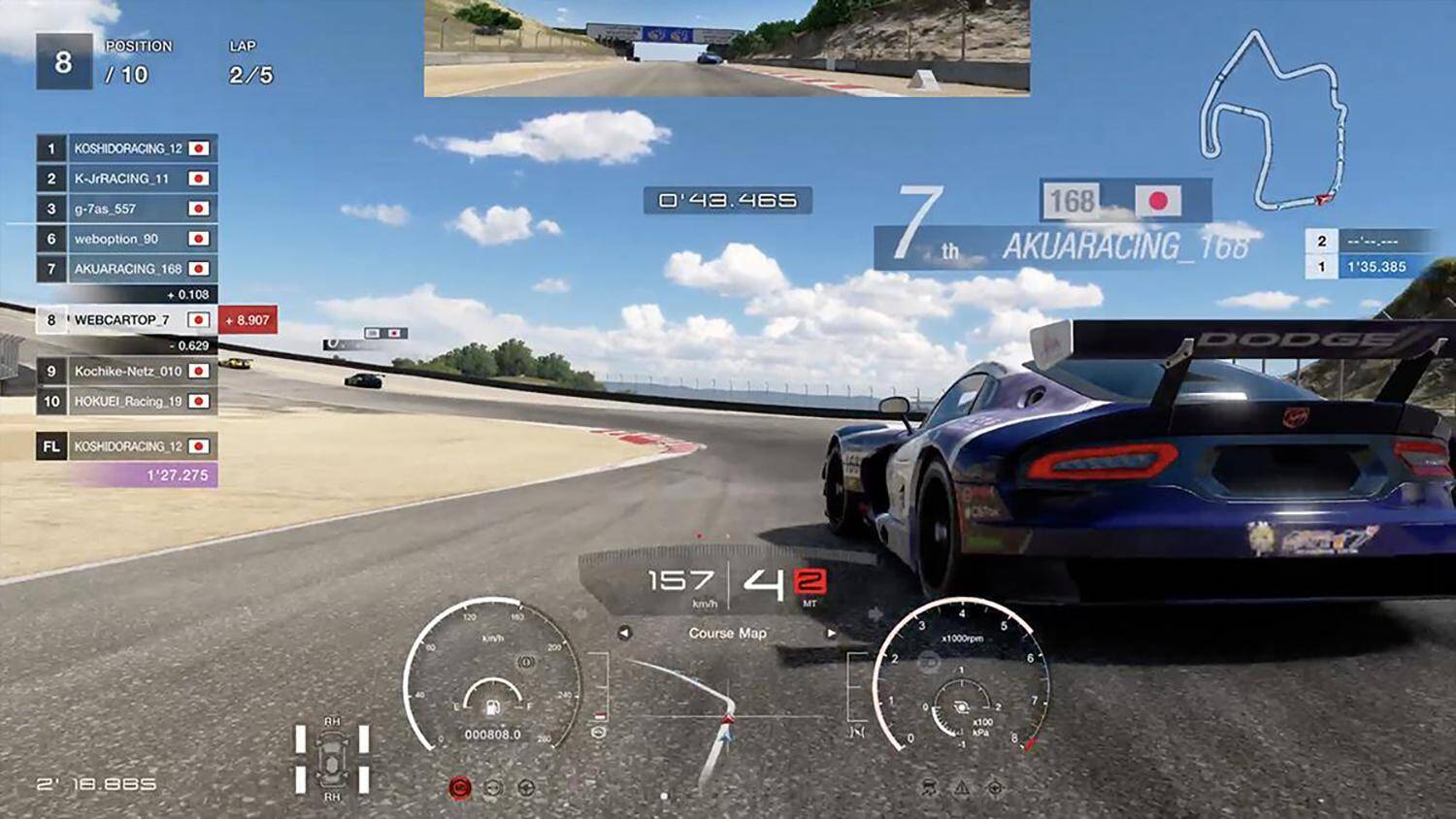Click the fastest lap FL entry
Viewport: 1456px width, 819px height.
[127, 446]
